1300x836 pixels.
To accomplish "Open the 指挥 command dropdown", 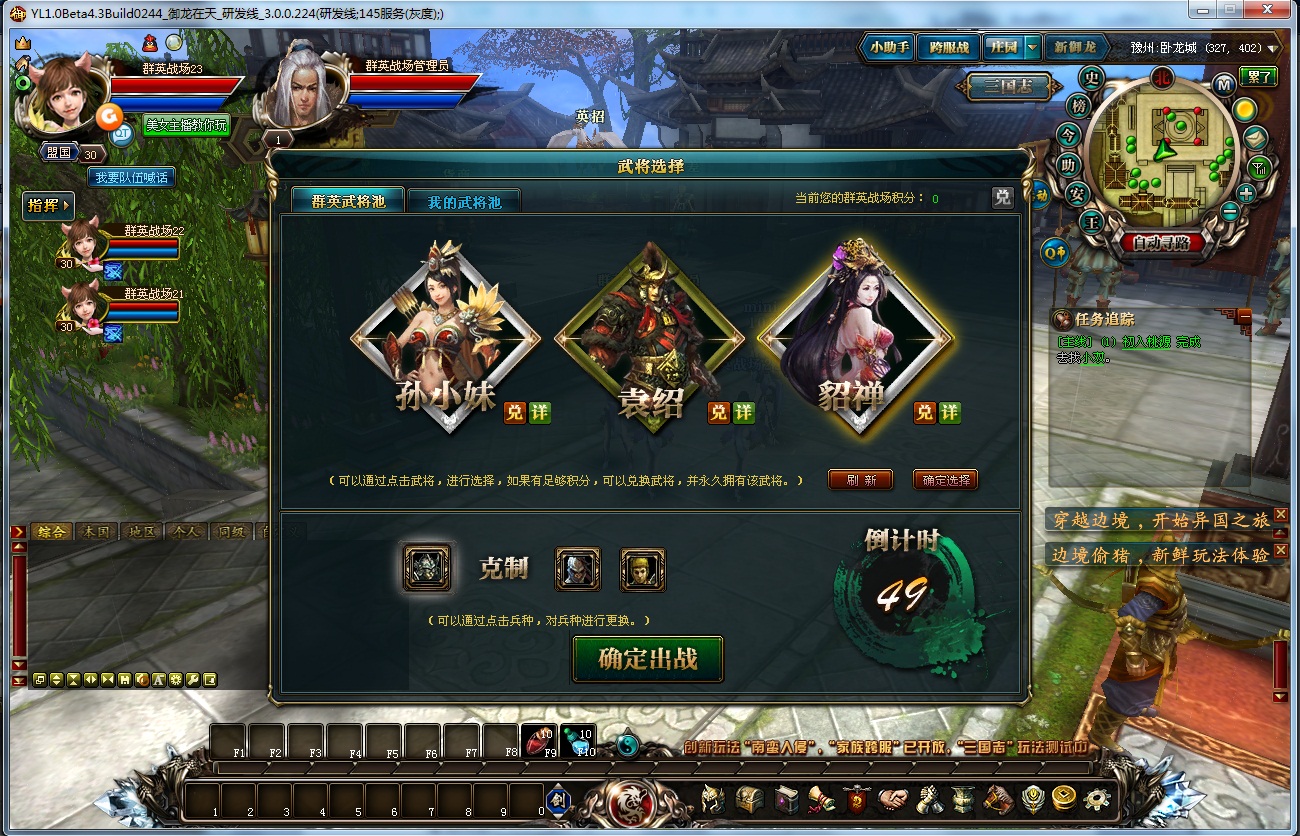I will coord(48,206).
